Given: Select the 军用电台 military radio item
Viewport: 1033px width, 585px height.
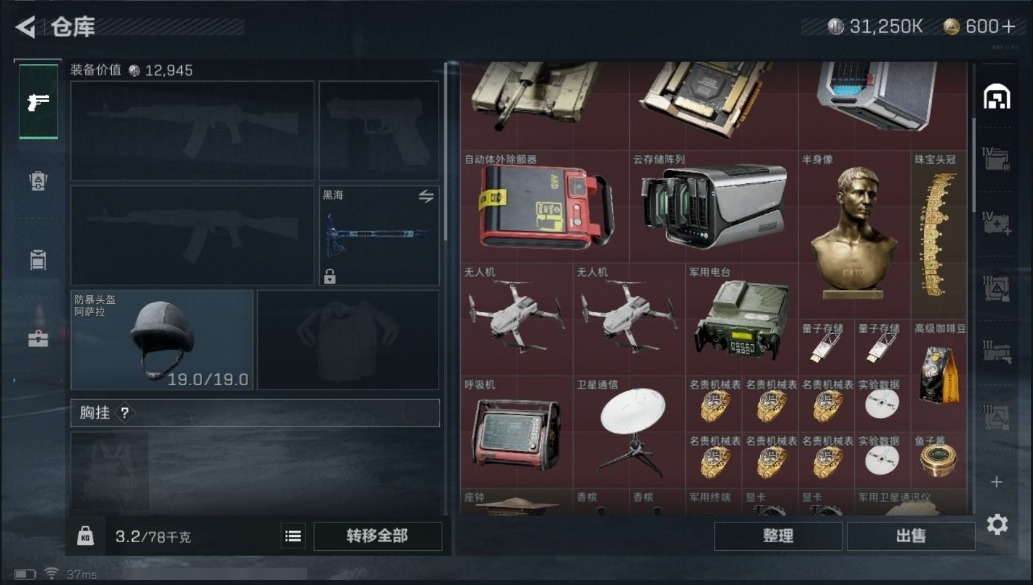Looking at the screenshot, I should 741,320.
